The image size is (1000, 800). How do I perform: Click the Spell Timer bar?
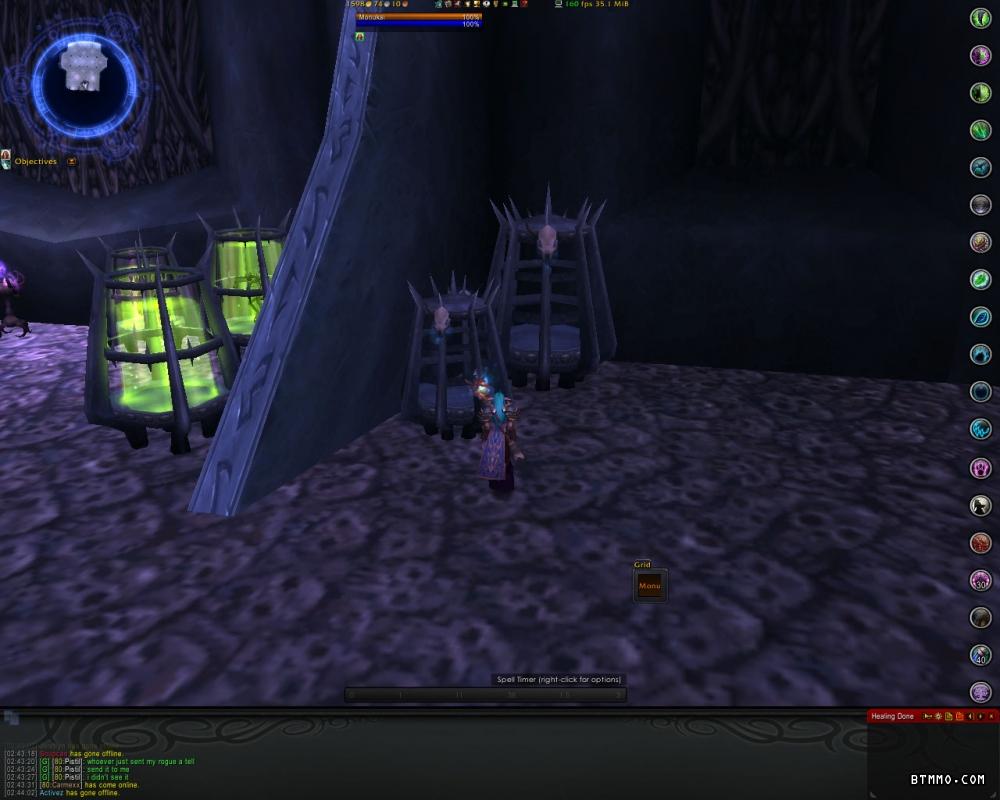pyautogui.click(x=486, y=694)
